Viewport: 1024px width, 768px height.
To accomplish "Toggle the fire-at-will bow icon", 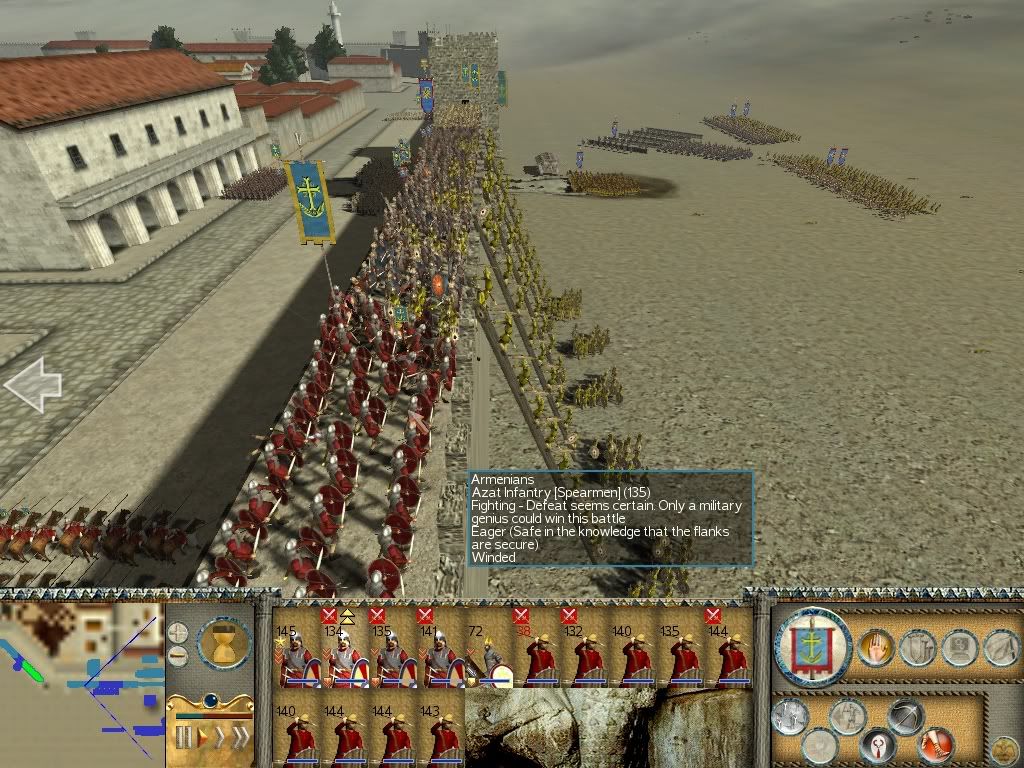I will [x=905, y=717].
